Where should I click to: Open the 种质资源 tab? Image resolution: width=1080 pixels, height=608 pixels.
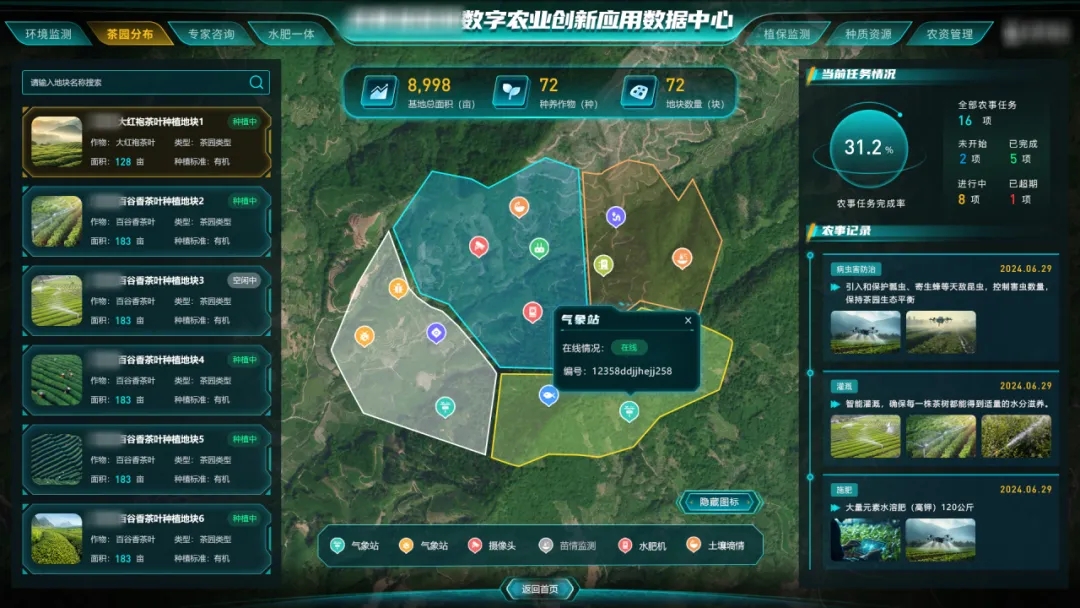(x=868, y=34)
